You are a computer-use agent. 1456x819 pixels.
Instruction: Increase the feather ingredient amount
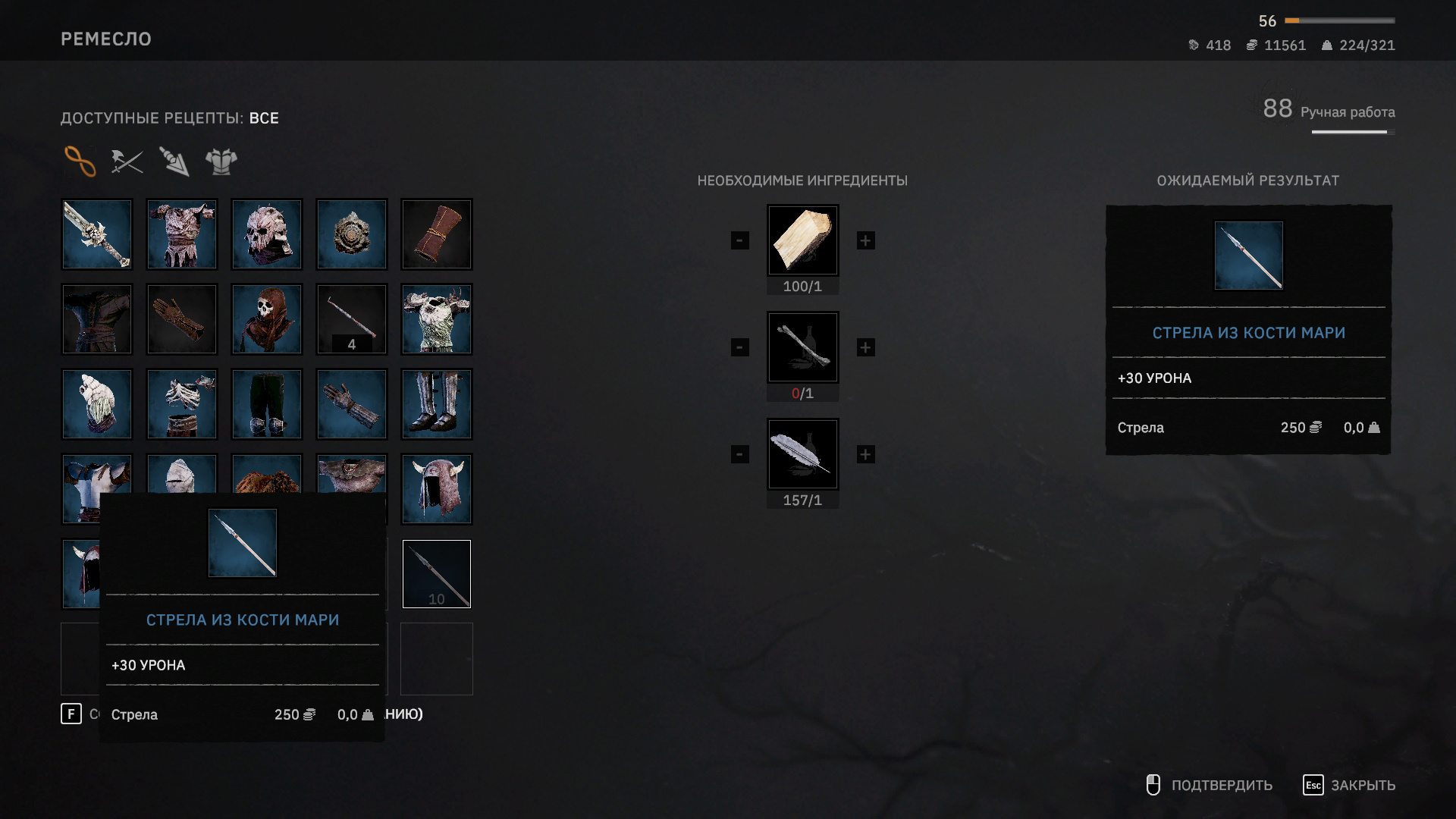(865, 454)
